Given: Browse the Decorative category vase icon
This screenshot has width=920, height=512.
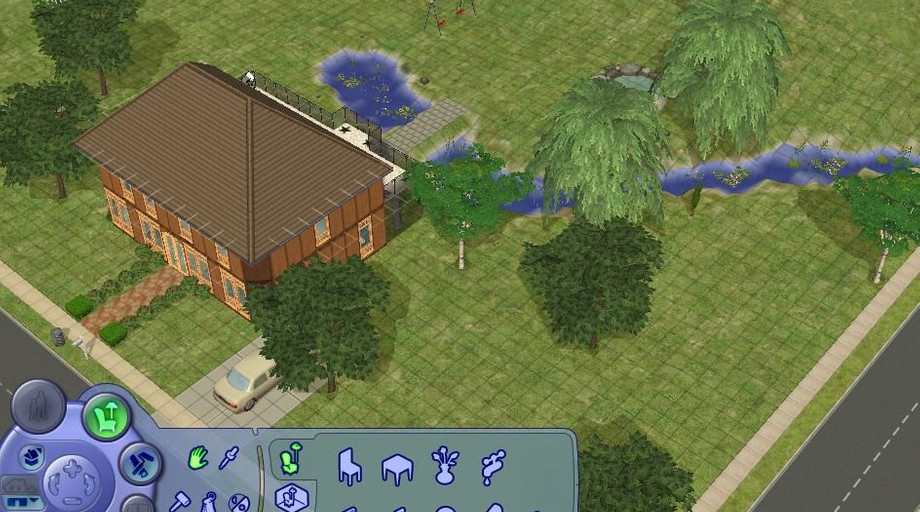Looking at the screenshot, I should tap(445, 466).
